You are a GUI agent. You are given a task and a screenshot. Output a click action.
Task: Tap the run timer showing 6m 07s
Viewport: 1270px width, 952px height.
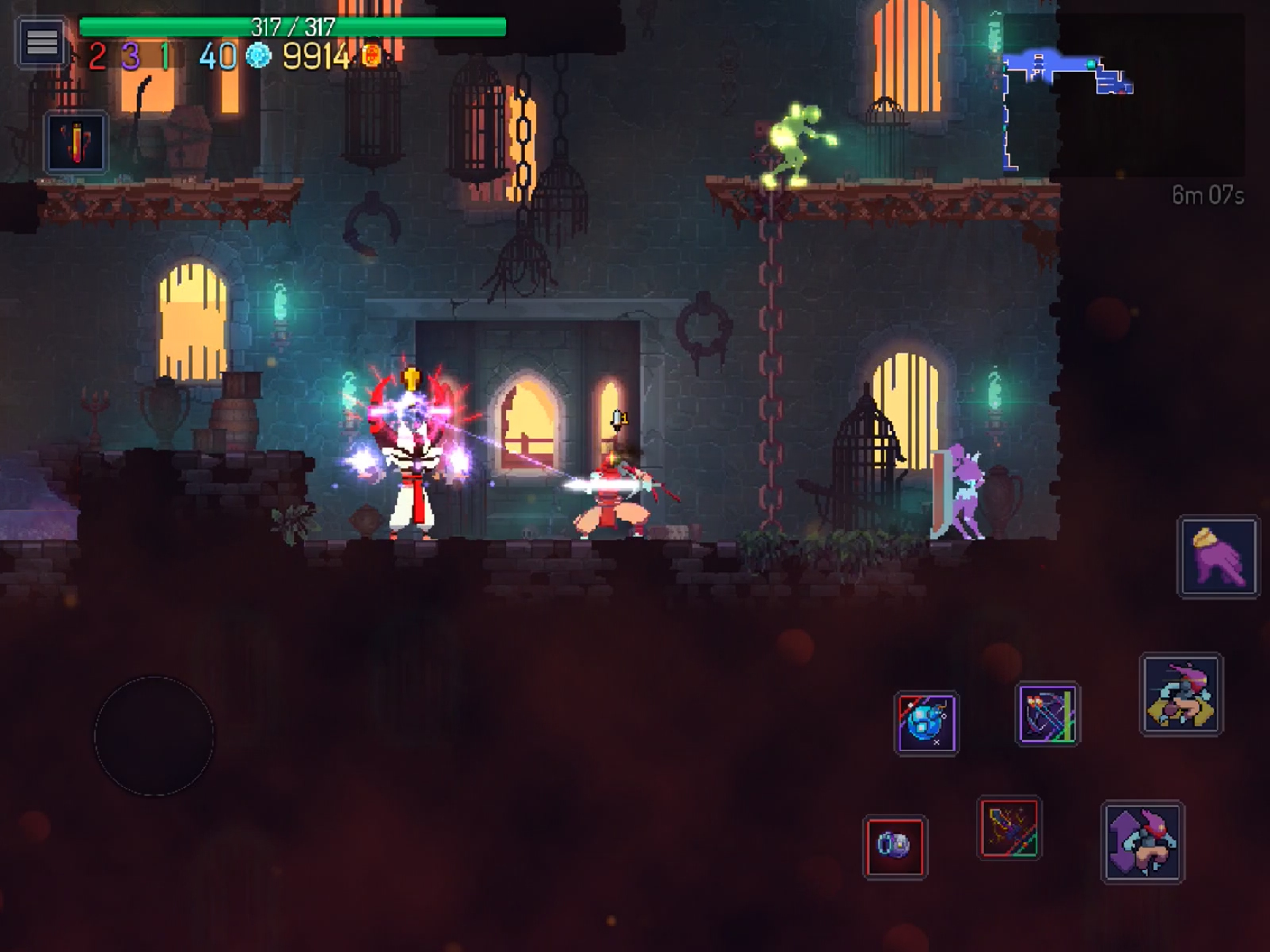(x=1209, y=195)
